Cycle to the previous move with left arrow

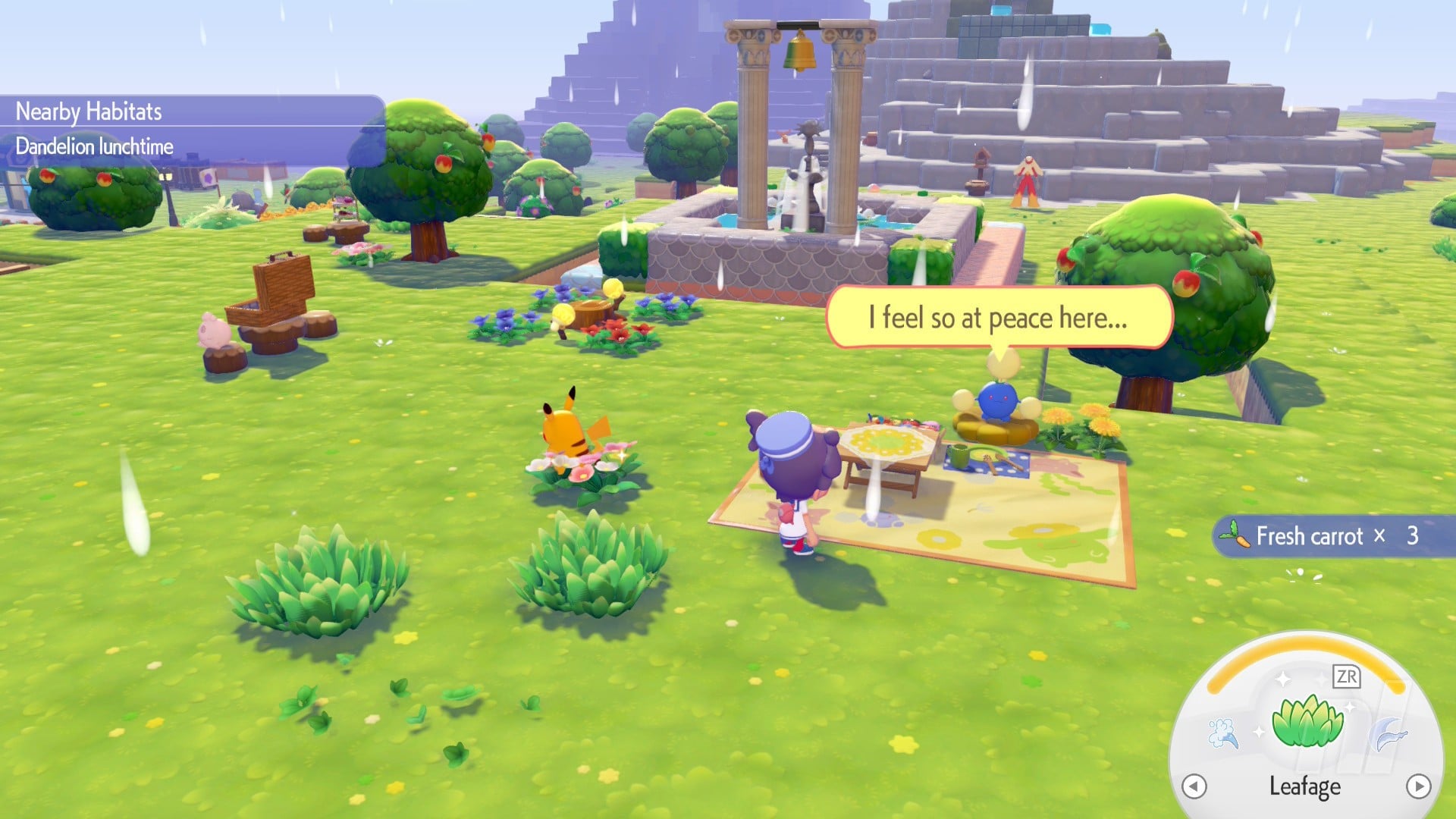coord(1194,786)
